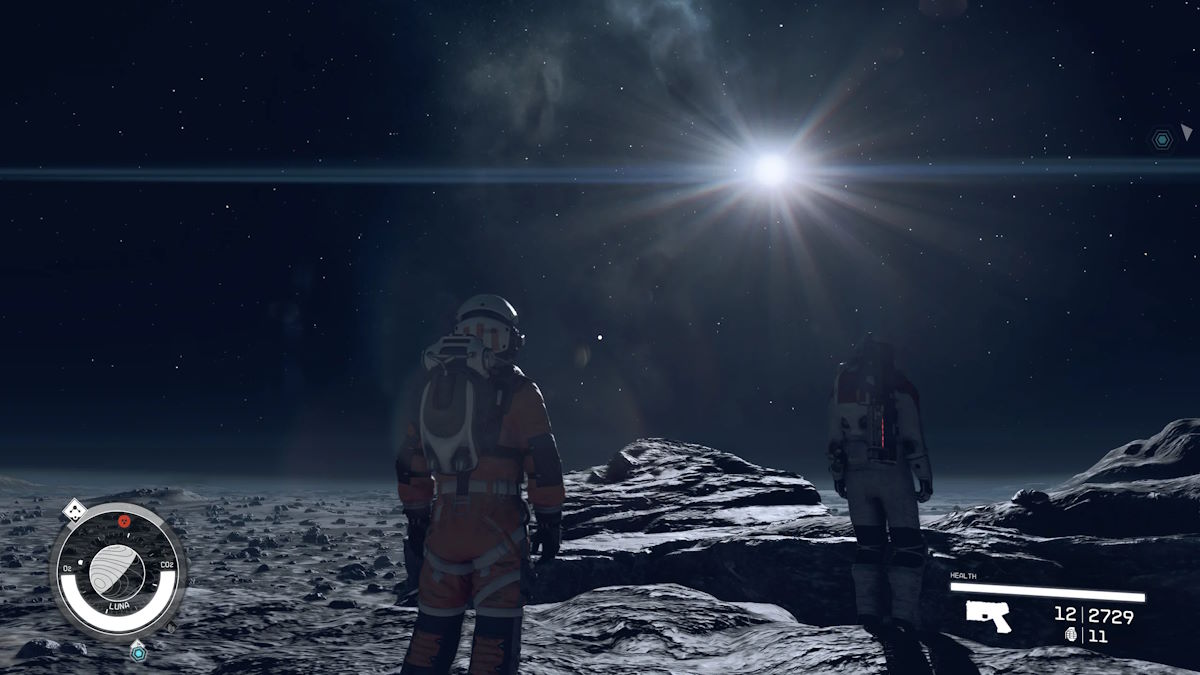
Task: Click the equipped pistol weapon icon
Action: (988, 616)
